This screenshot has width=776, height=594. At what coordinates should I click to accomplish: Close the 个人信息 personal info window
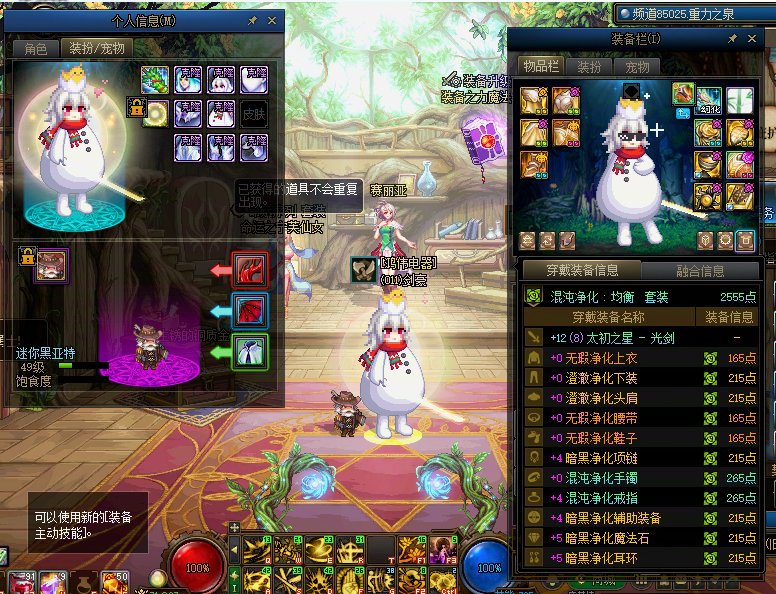point(272,21)
